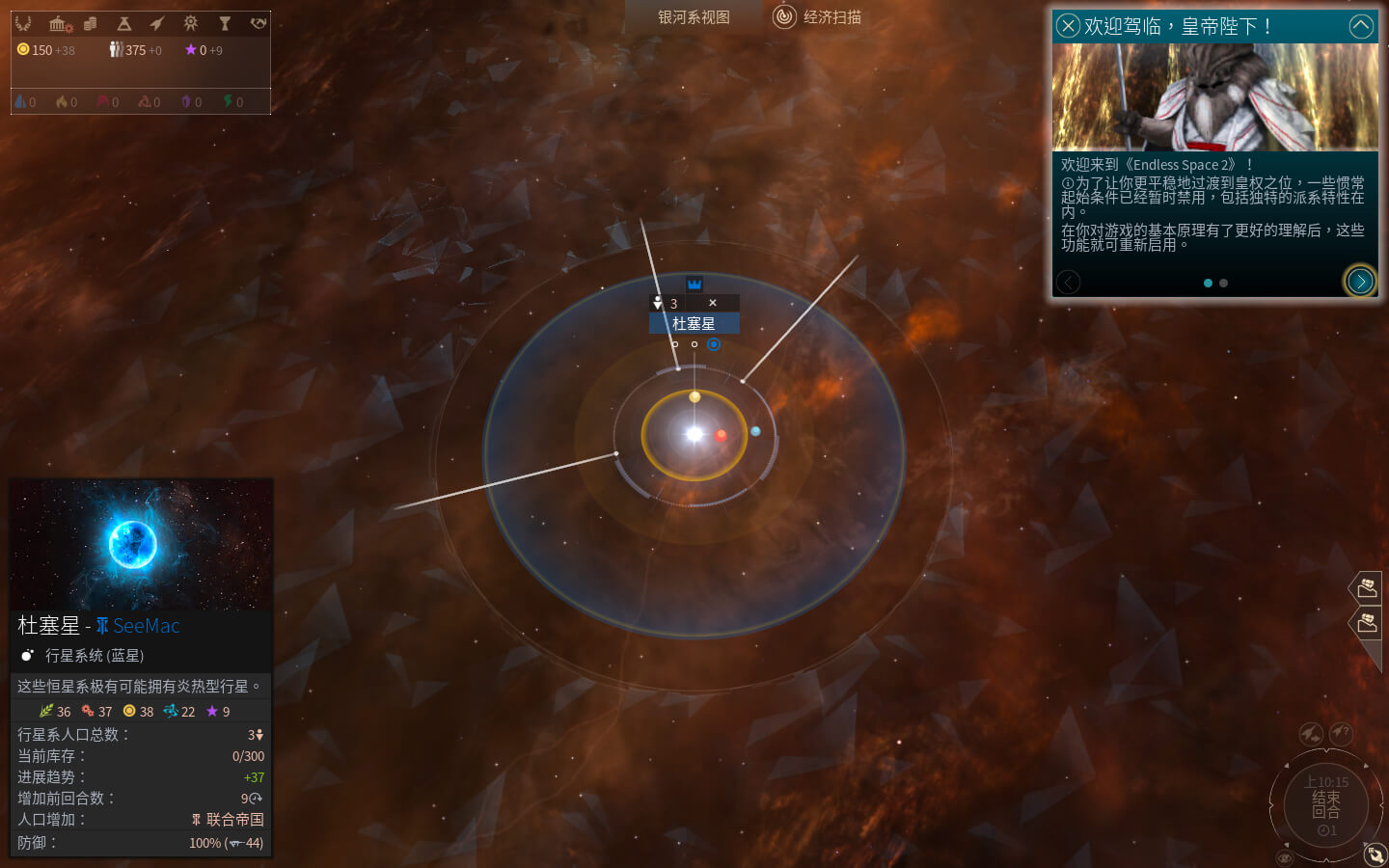Click the fleet with question mark icon
1389x868 pixels.
[1341, 733]
